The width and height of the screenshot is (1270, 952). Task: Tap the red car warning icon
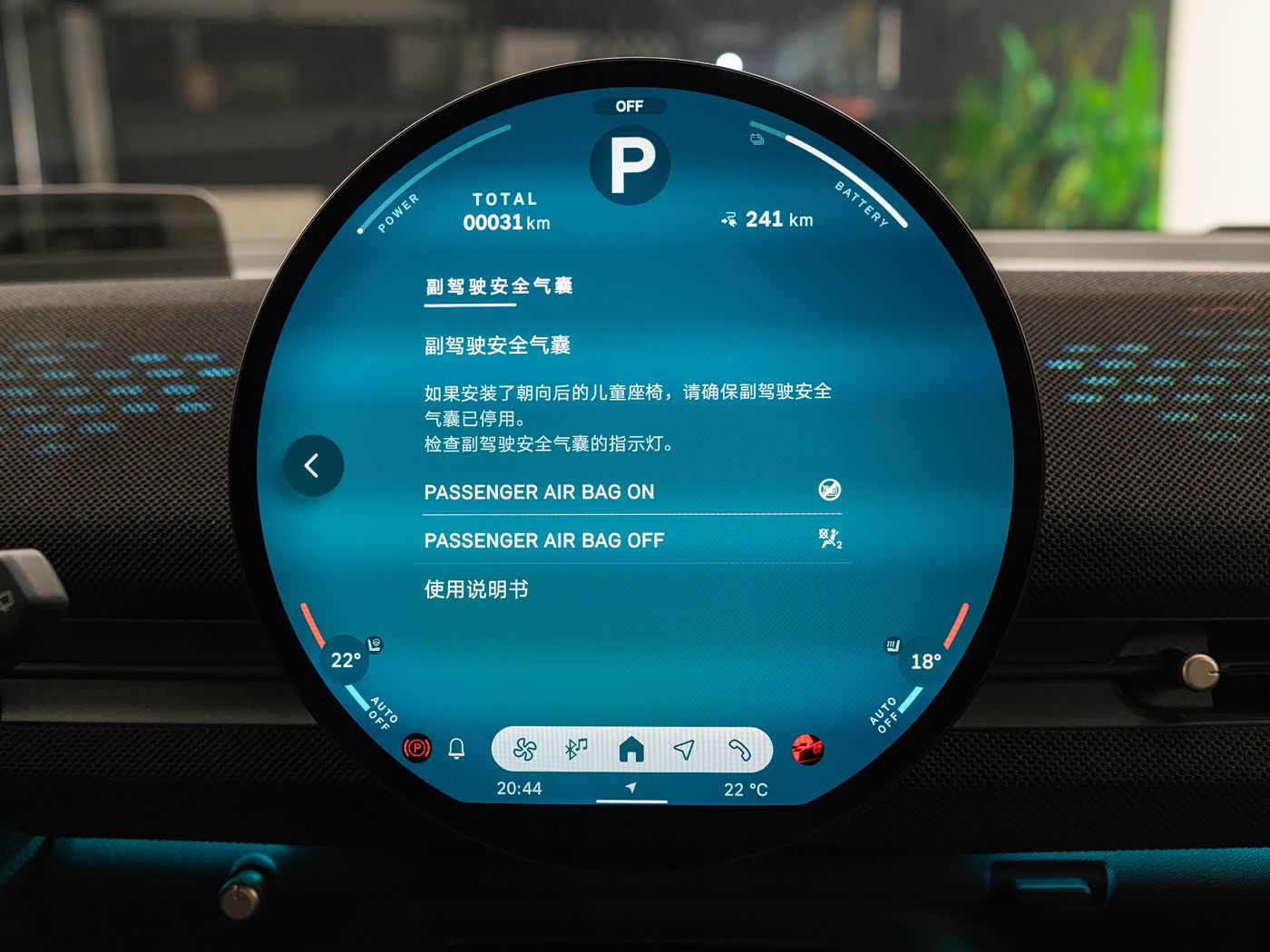click(x=806, y=750)
